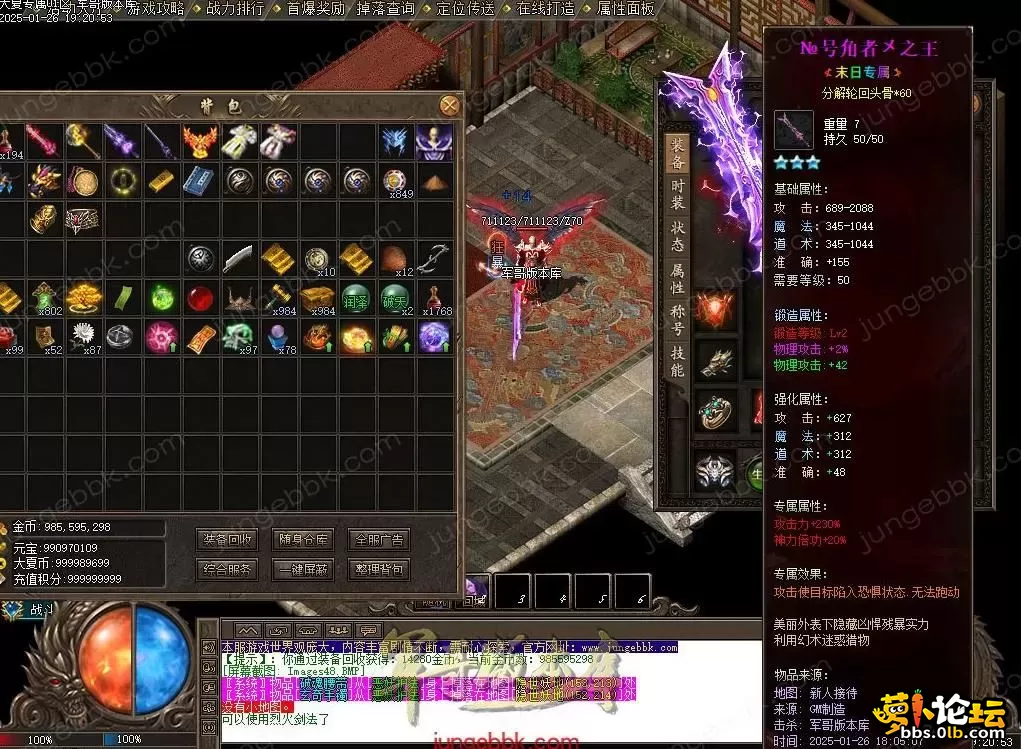
Task: Open the 称号 title tab
Action: (x=677, y=320)
